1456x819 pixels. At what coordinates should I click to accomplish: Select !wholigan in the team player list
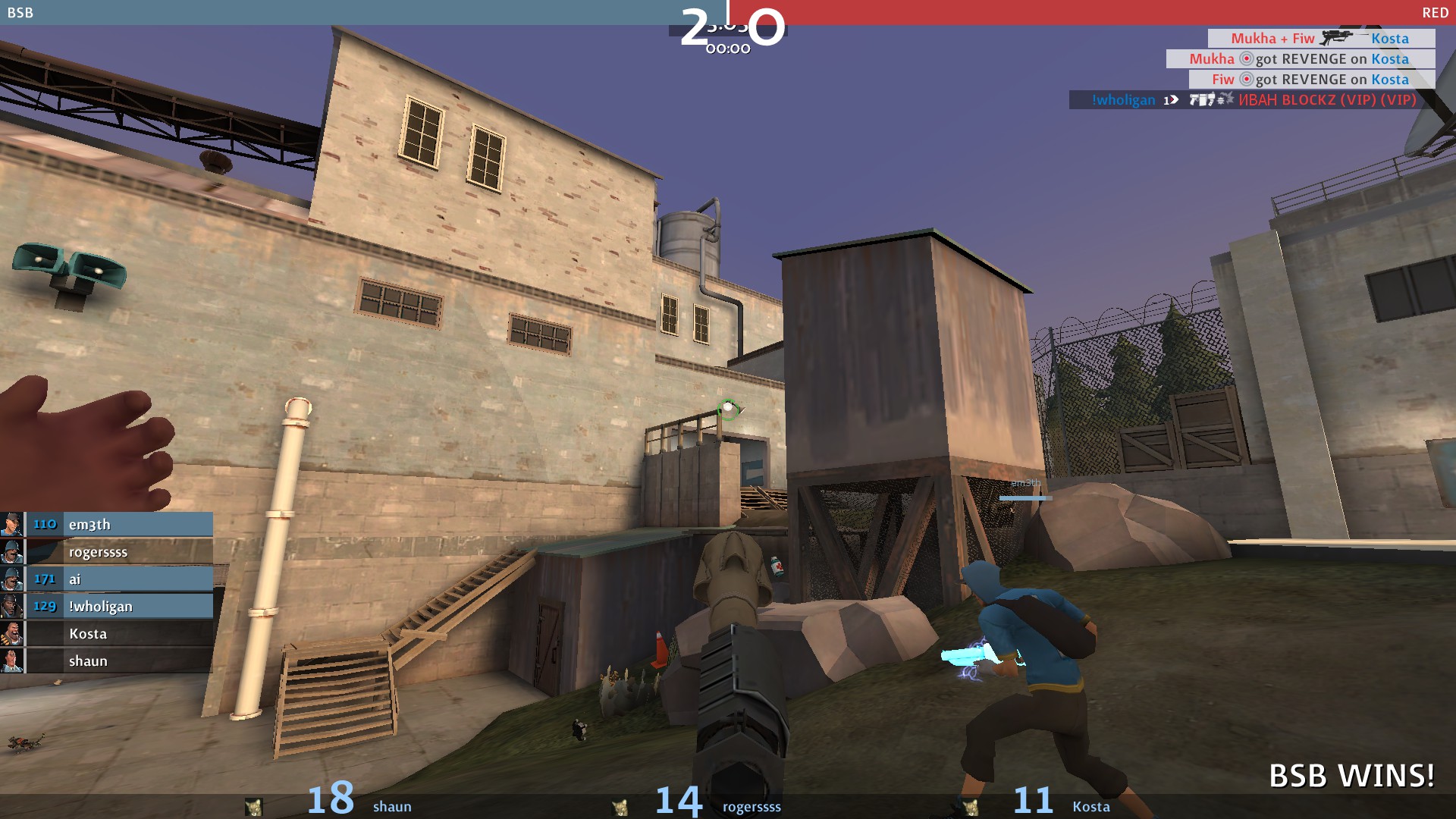pos(106,607)
